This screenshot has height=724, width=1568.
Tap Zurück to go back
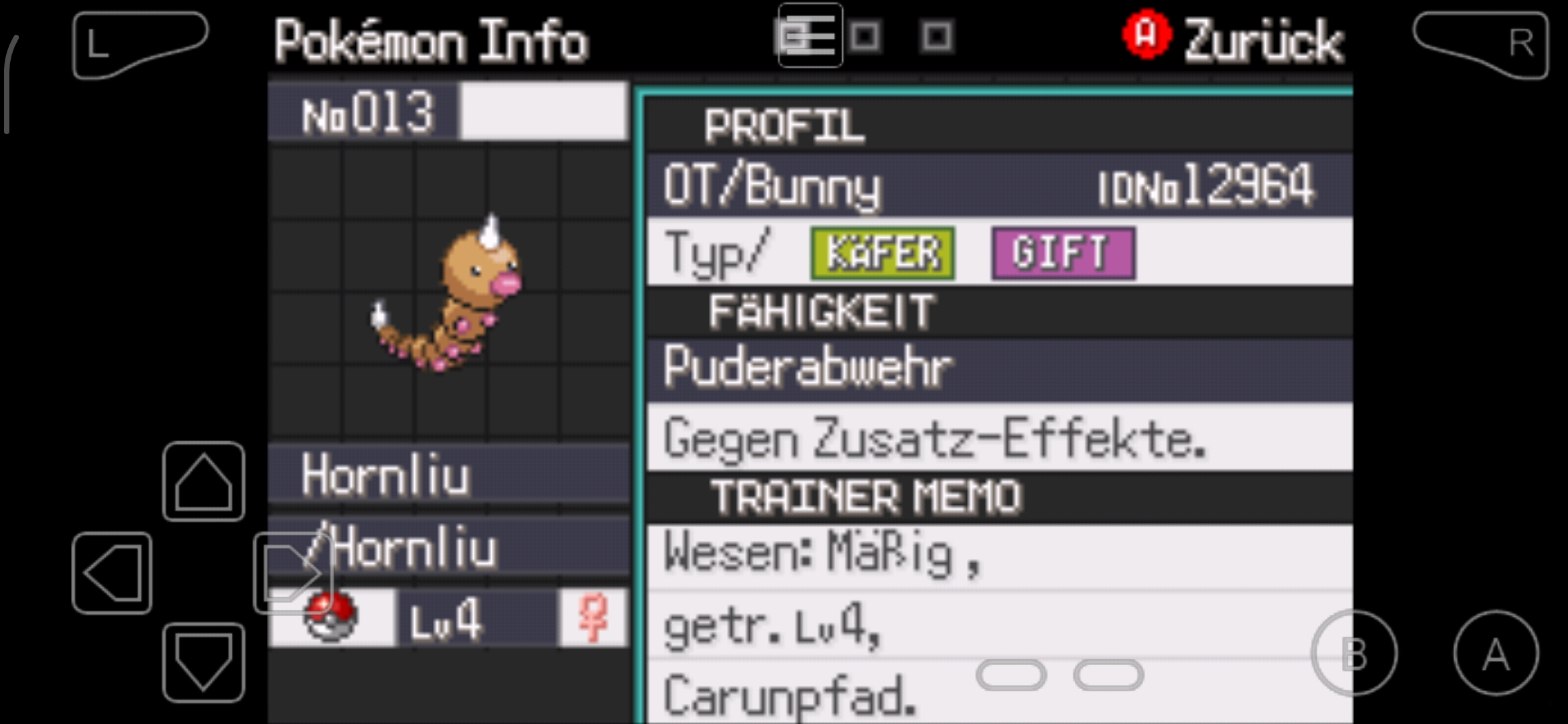pyautogui.click(x=1263, y=39)
